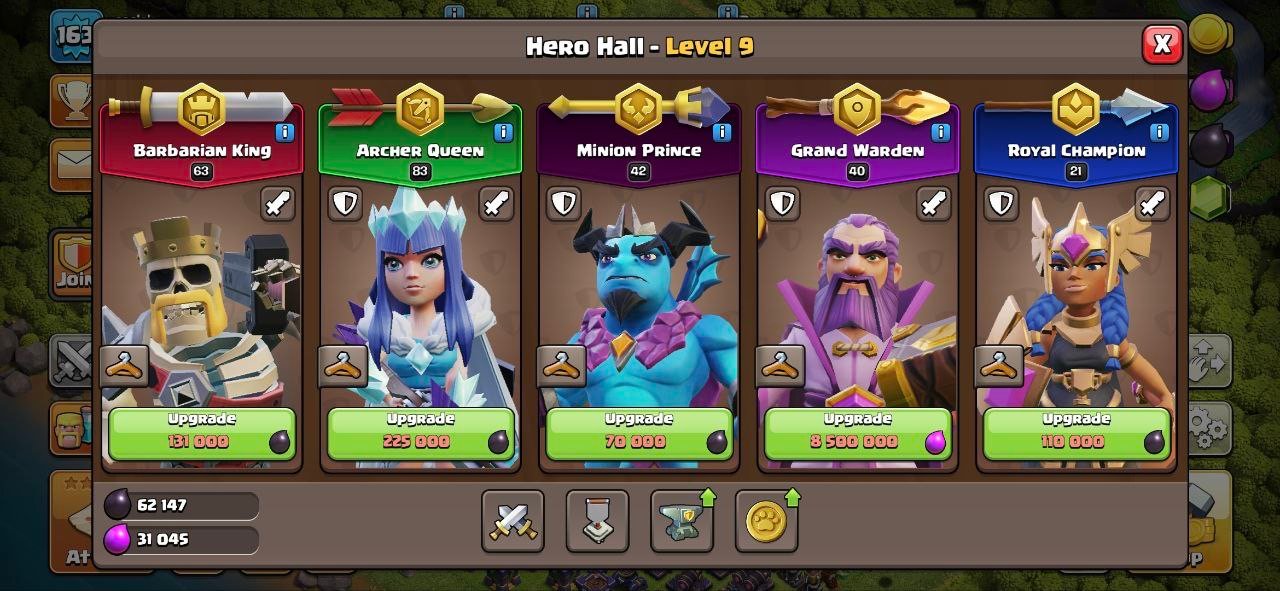Upgrade Archer Queen for 225 000
Image resolution: width=1280 pixels, height=591 pixels.
(x=420, y=433)
